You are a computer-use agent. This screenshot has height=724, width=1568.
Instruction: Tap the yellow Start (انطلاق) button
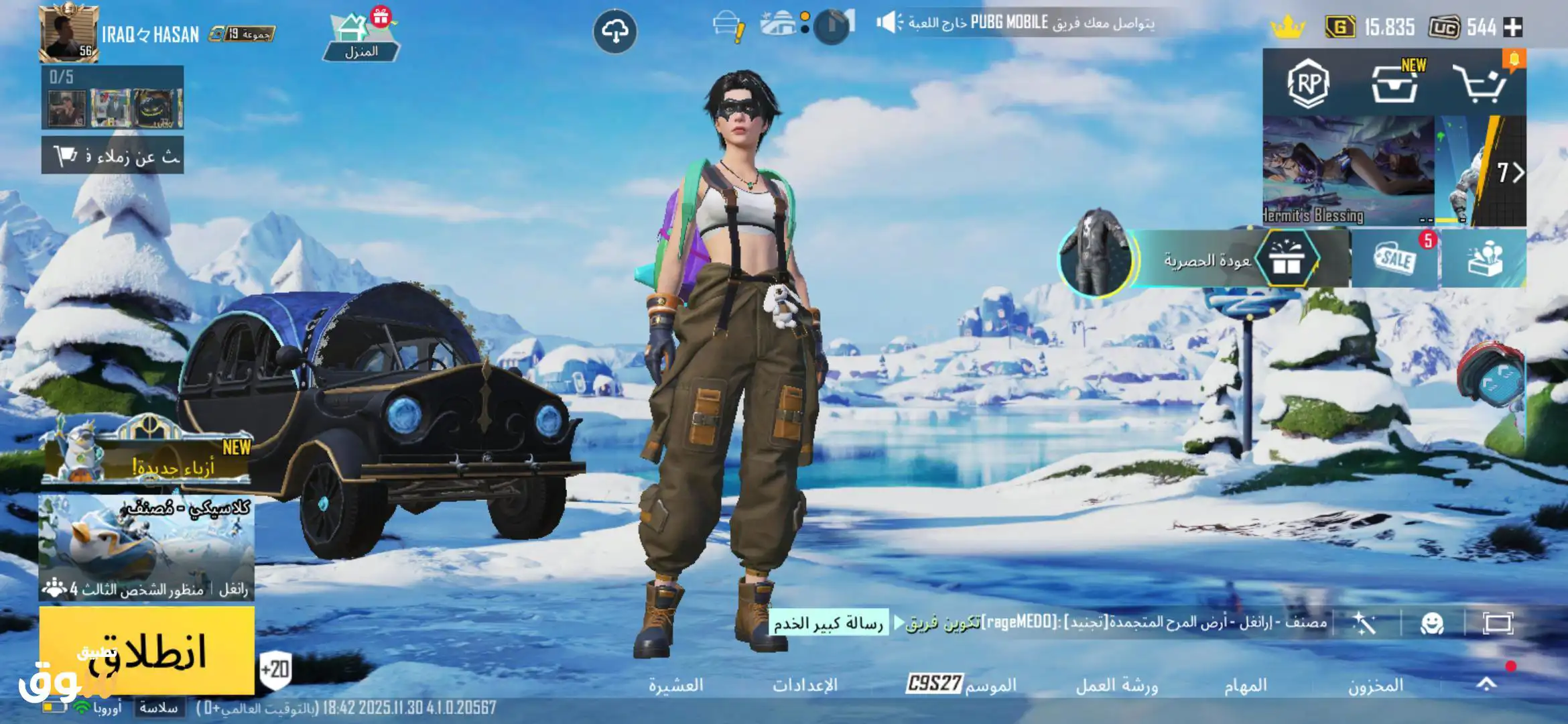coord(146,650)
